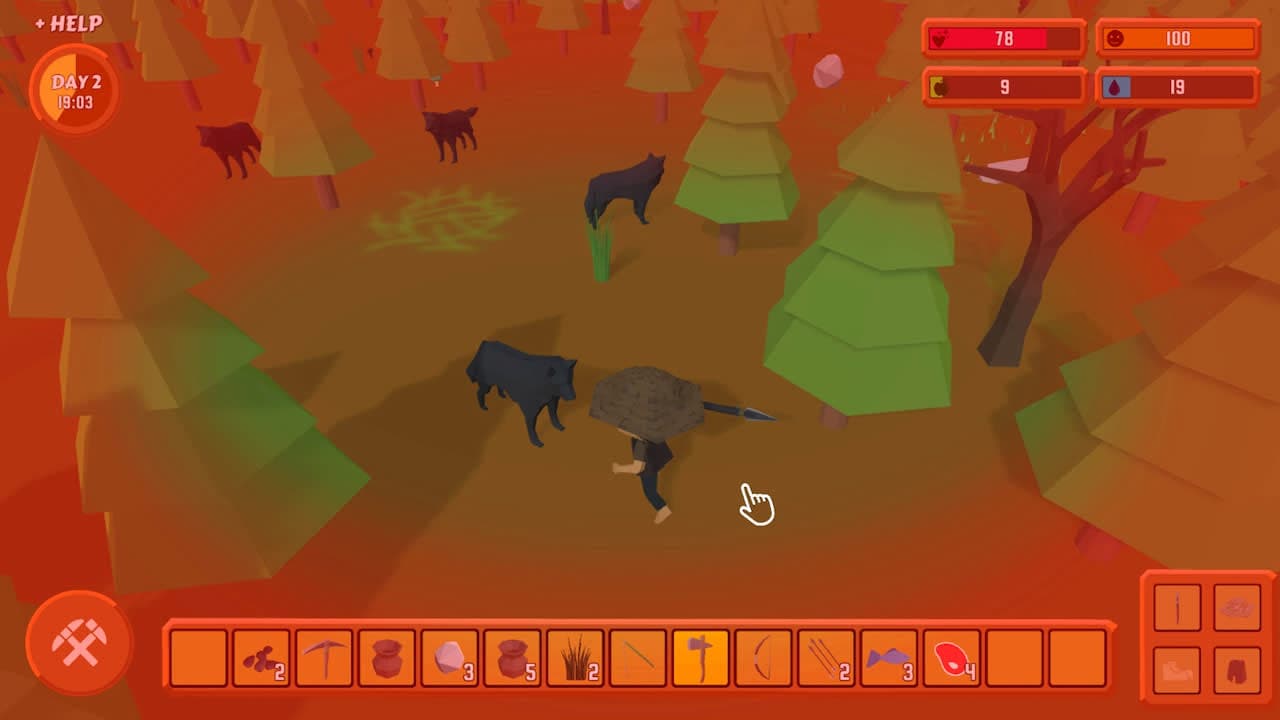Screen dimensions: 1280x720
Task: Select the pickaxe in the hotbar
Action: point(323,660)
